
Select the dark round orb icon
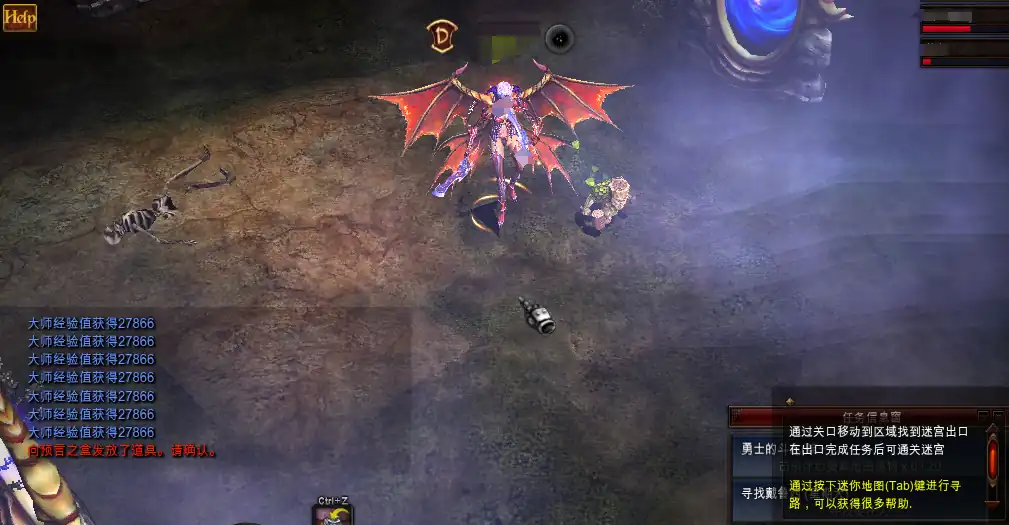pos(559,39)
